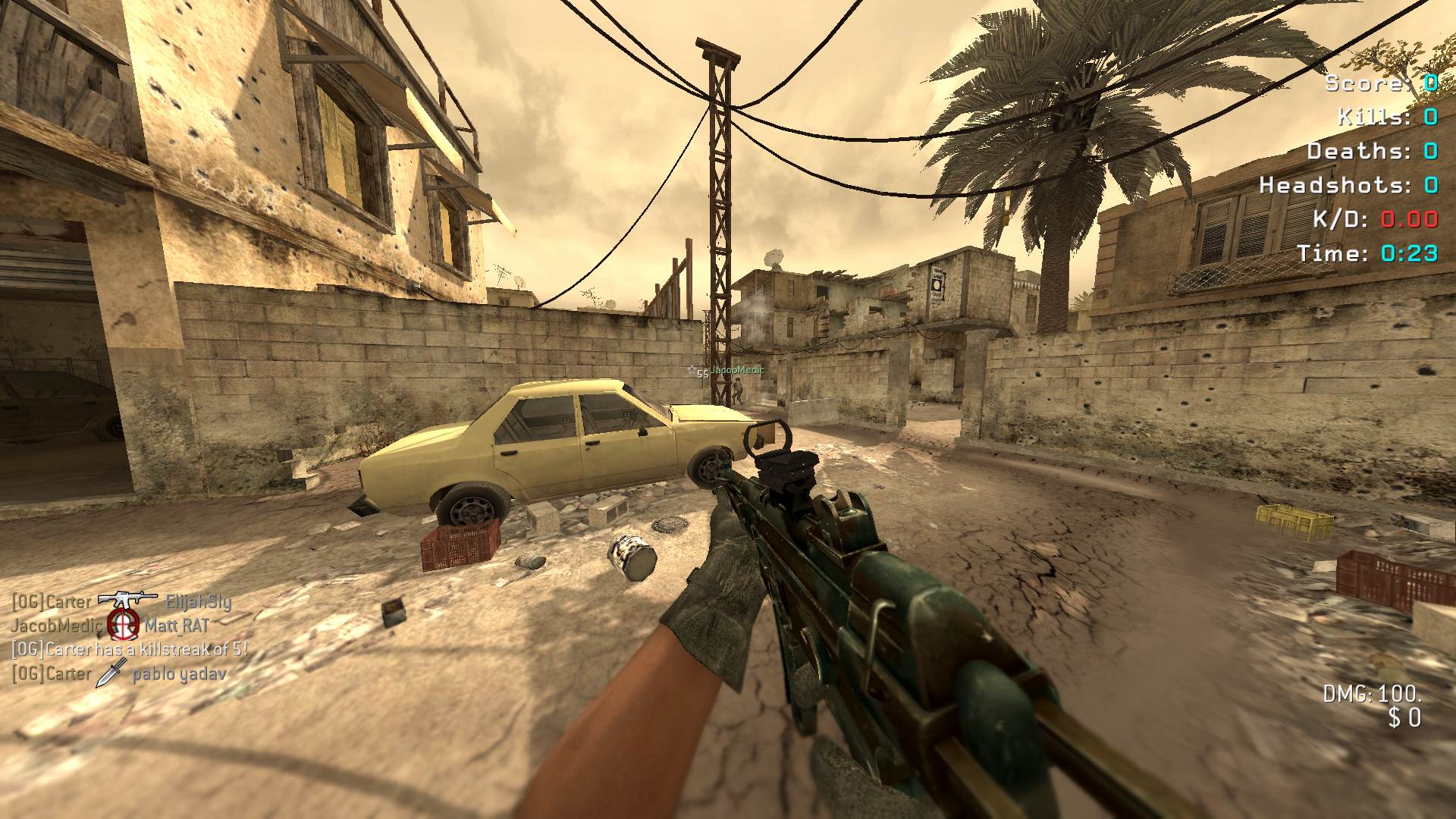
Task: Select the killstreak of 5 feed message
Action: point(129,649)
